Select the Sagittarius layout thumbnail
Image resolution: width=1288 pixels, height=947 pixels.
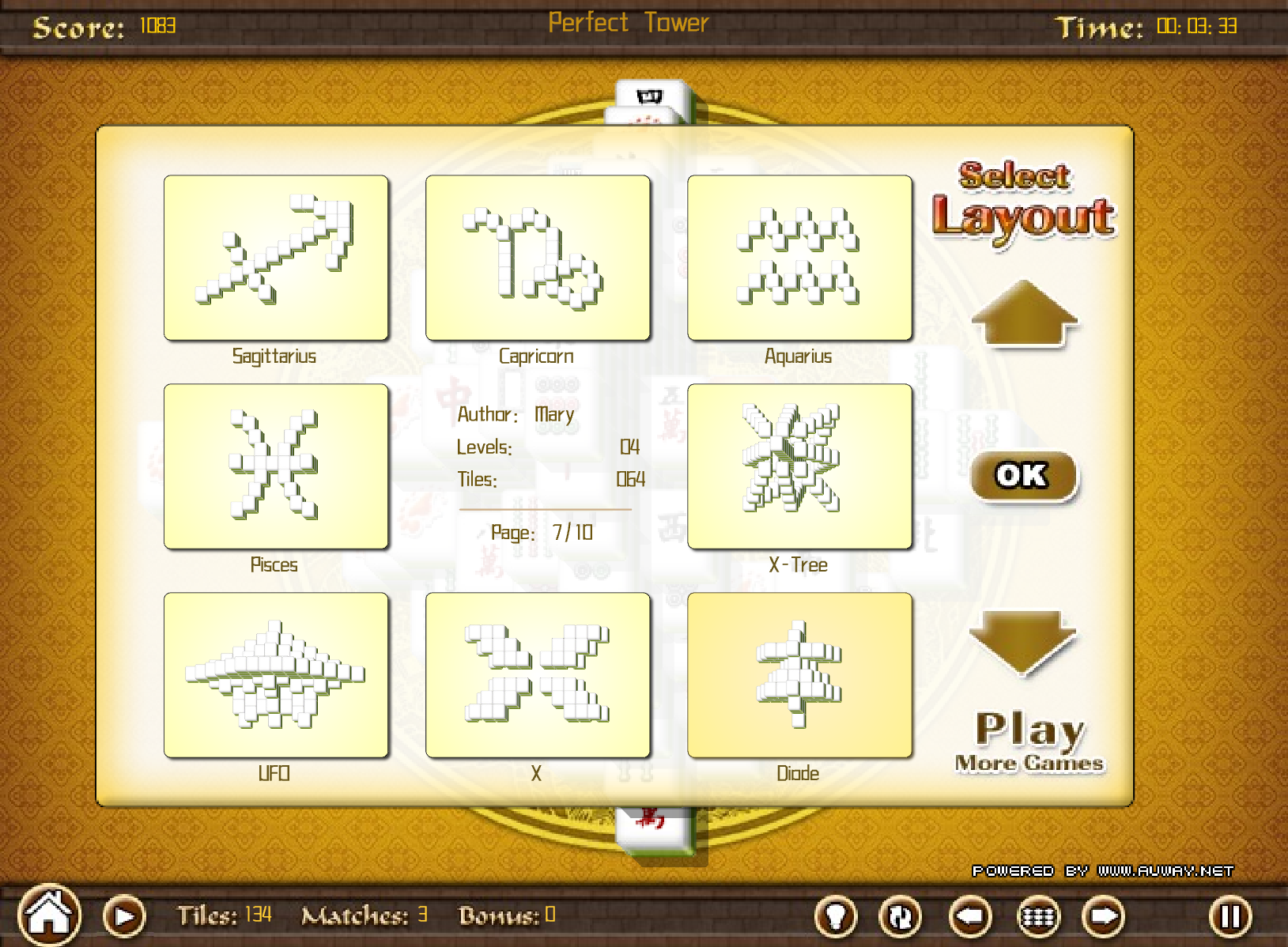pyautogui.click(x=276, y=258)
